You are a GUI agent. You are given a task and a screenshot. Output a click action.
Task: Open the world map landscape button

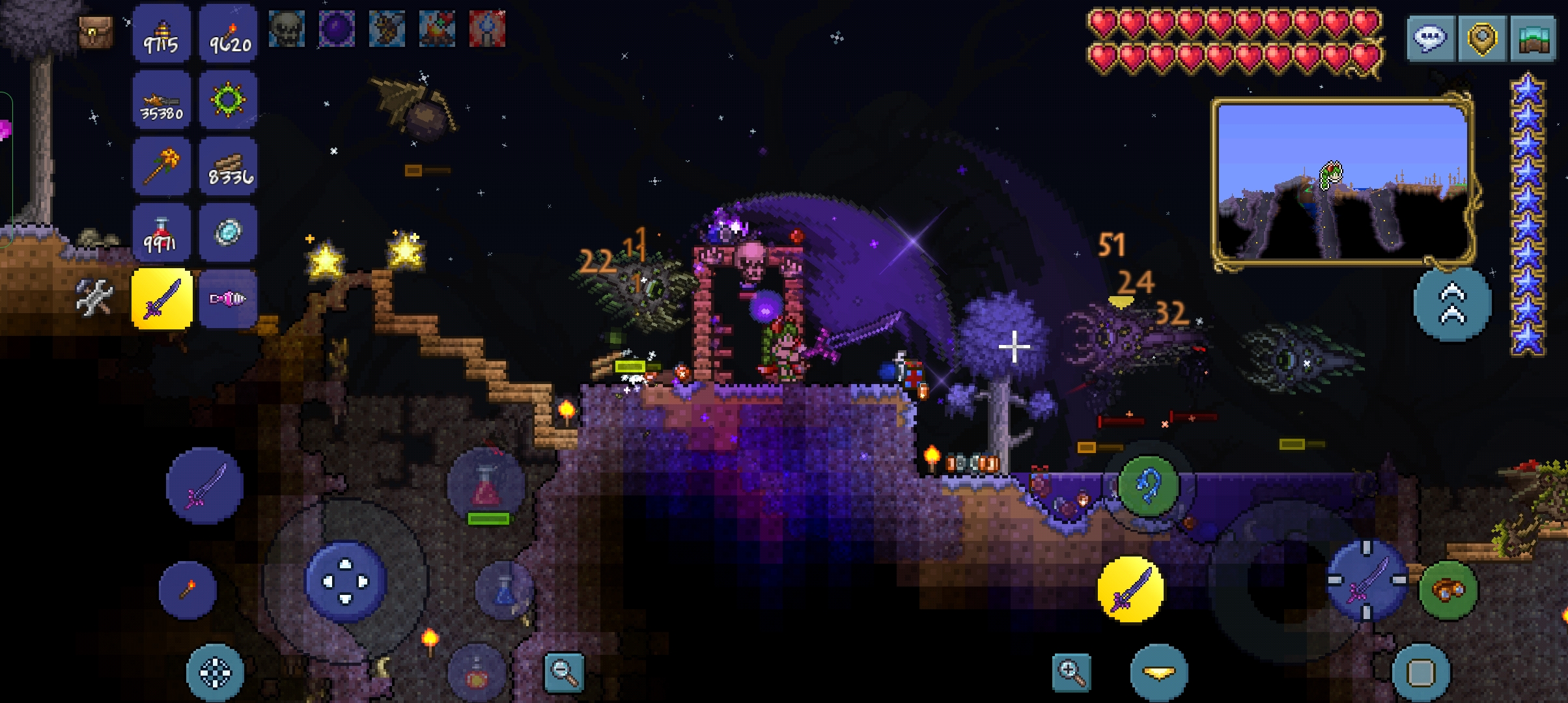click(1534, 38)
